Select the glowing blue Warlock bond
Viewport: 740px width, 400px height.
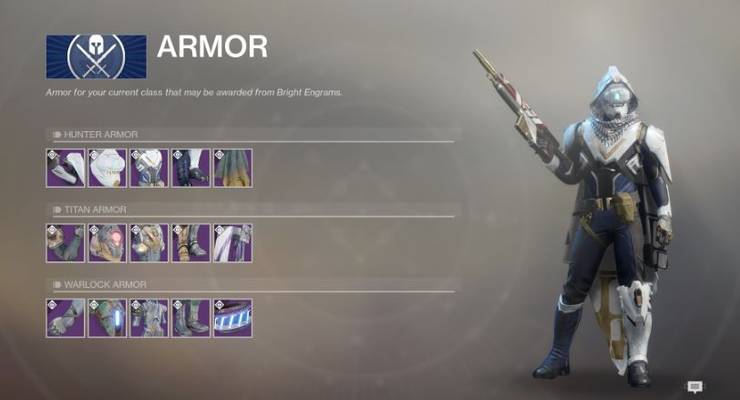point(232,318)
